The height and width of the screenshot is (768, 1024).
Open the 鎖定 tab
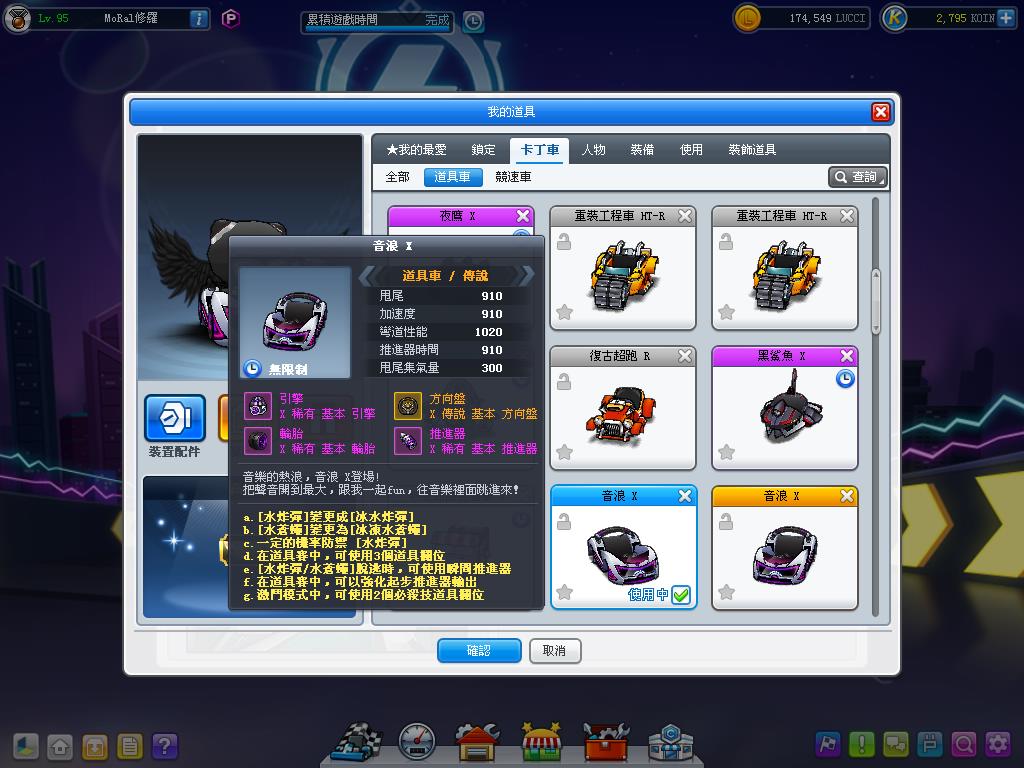484,150
